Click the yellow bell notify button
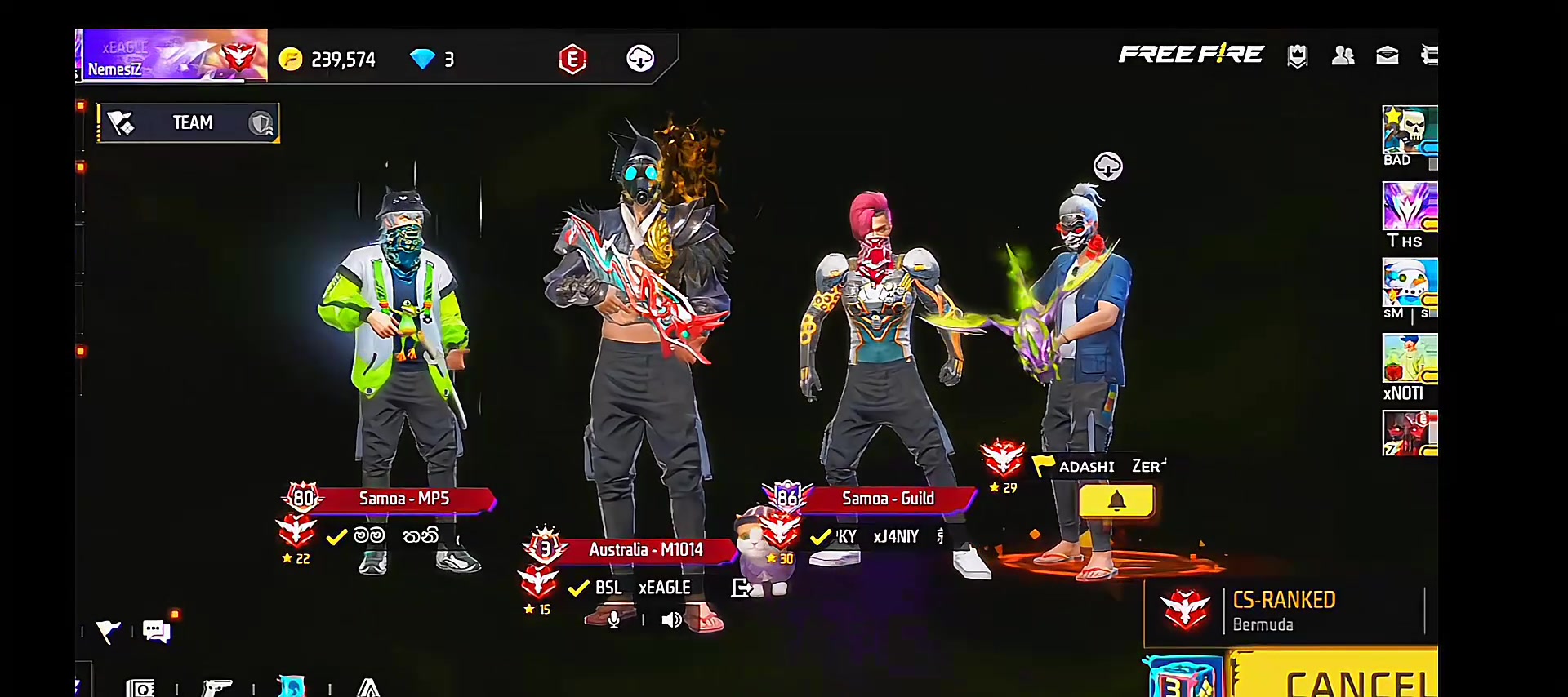Screen dimensions: 1568x697 [x=1116, y=501]
